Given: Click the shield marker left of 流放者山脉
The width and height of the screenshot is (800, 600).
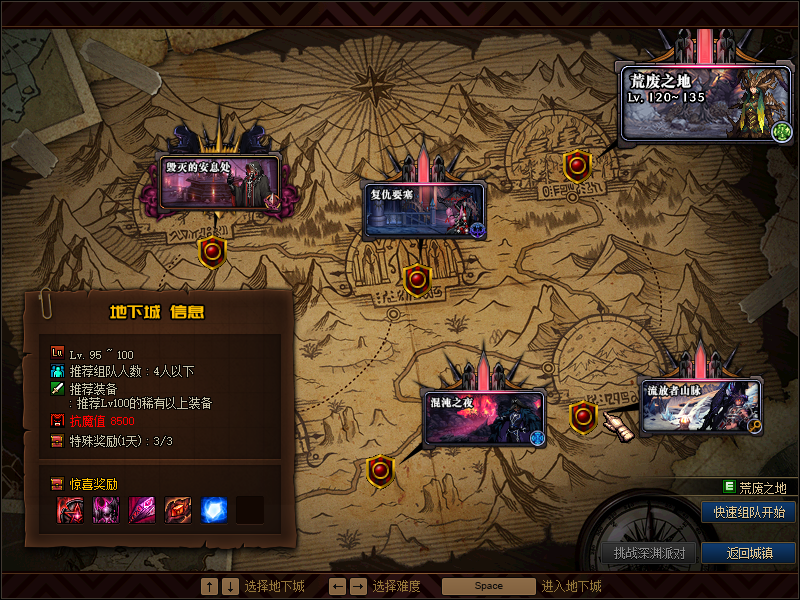Looking at the screenshot, I should coord(583,417).
